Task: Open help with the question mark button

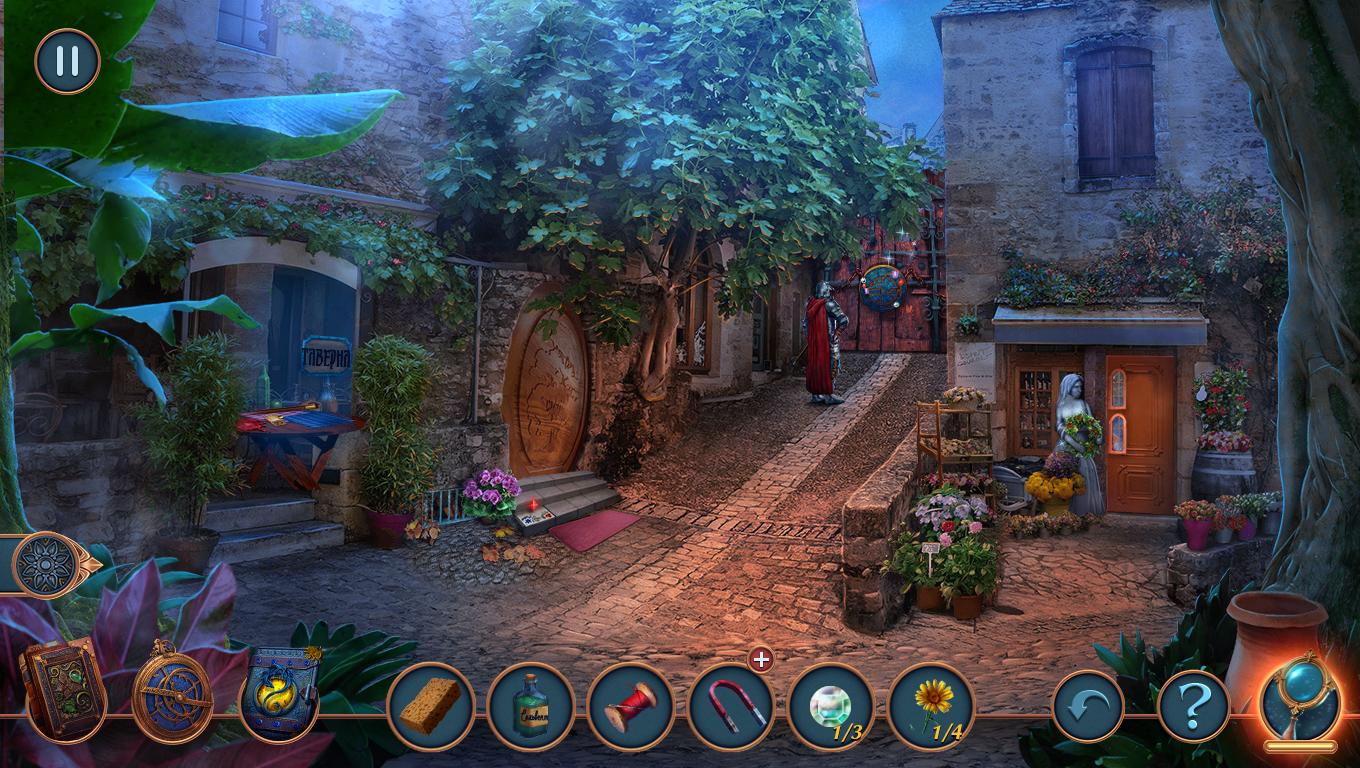Action: 1193,706
